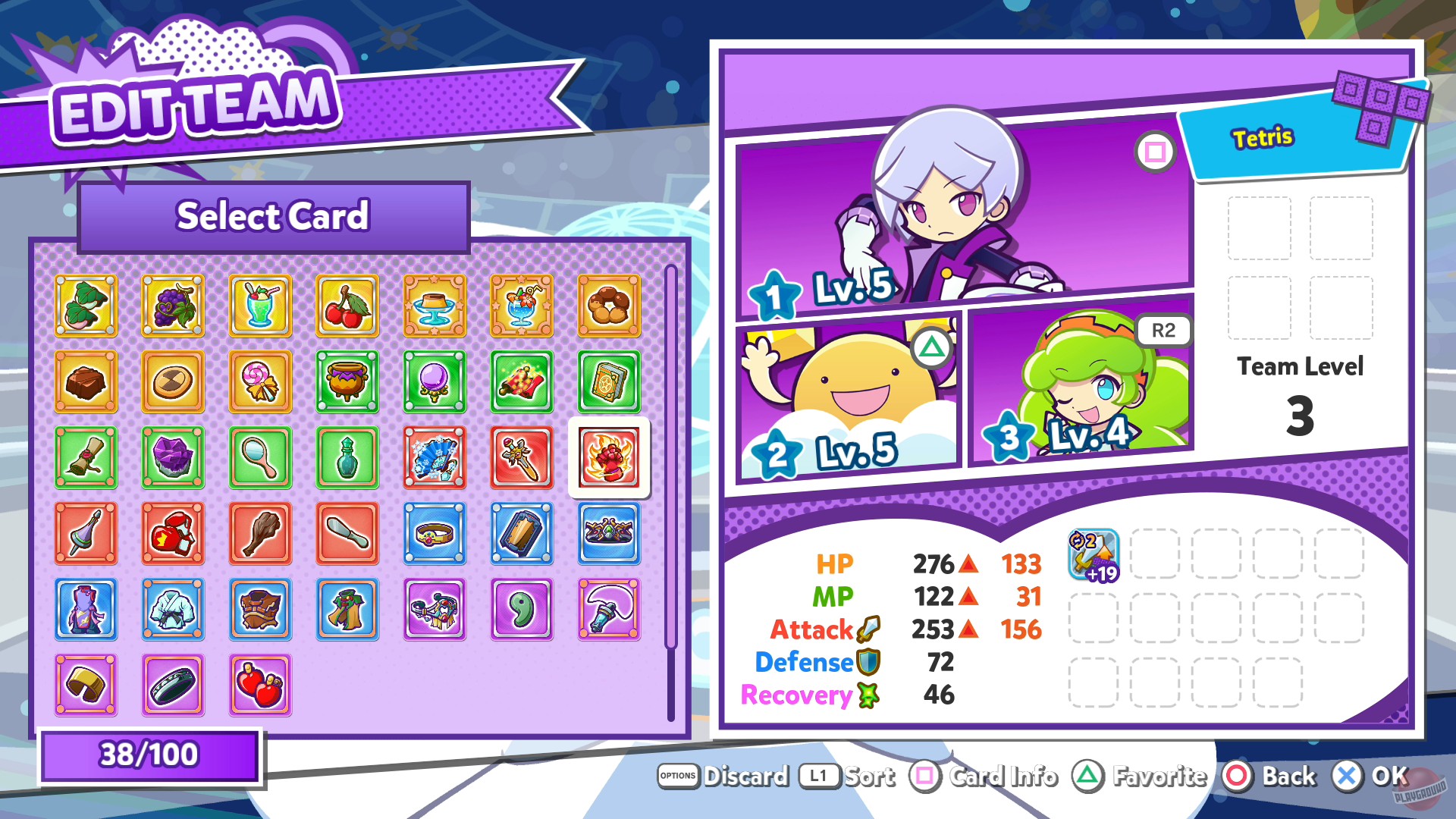Choose the blue folding fan card

(x=435, y=458)
